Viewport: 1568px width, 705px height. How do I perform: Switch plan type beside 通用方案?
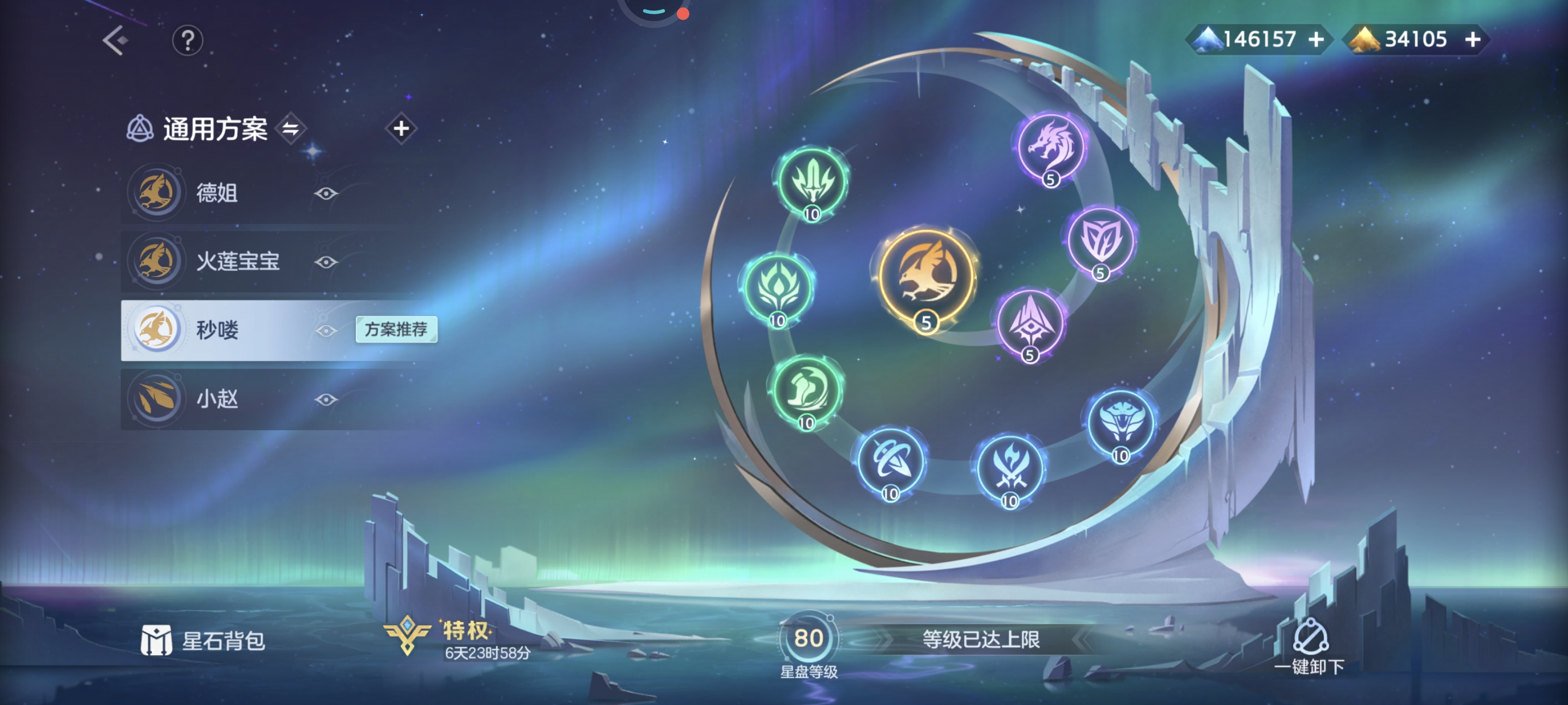point(290,128)
